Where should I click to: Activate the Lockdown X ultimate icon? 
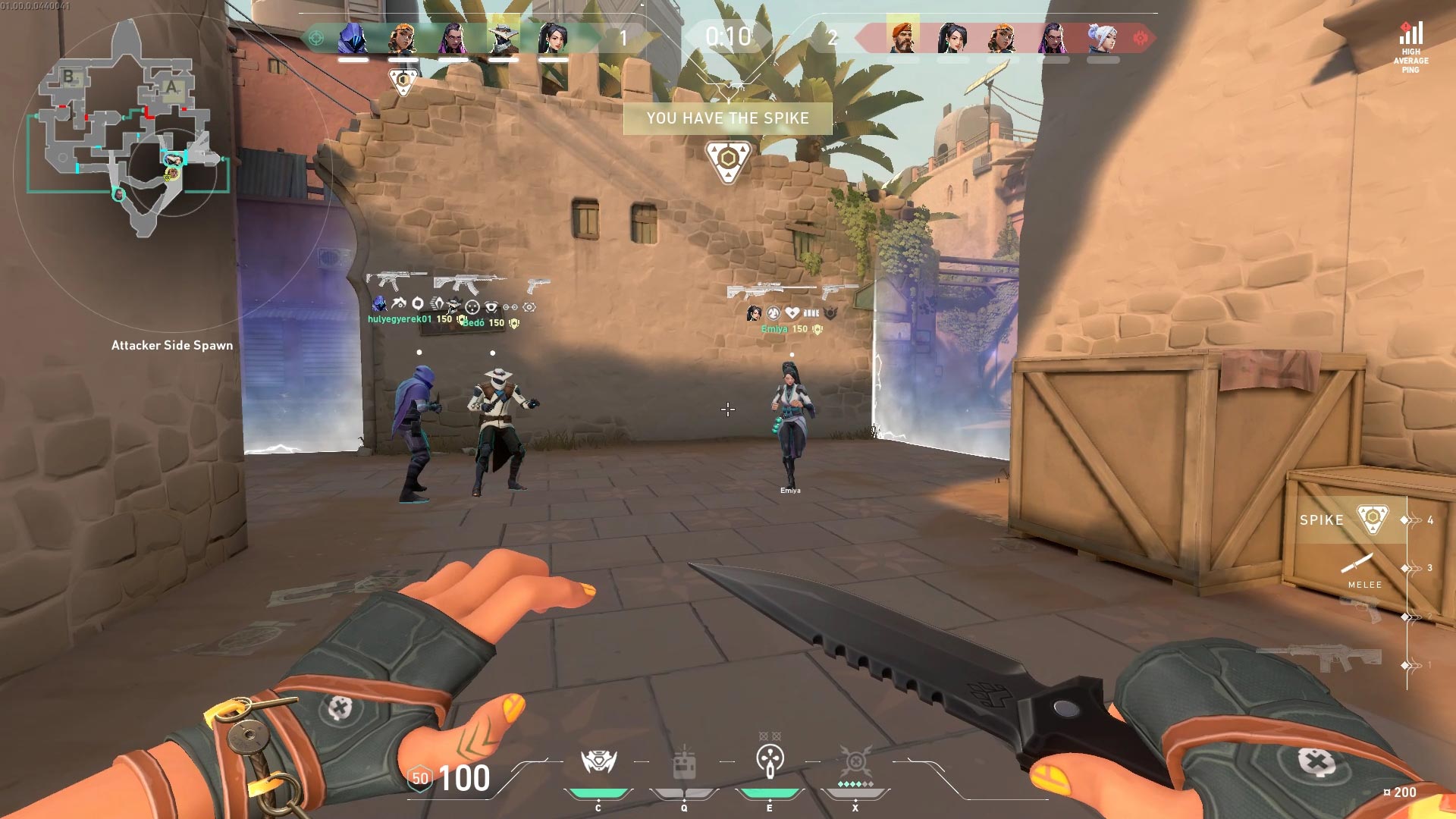point(855,761)
